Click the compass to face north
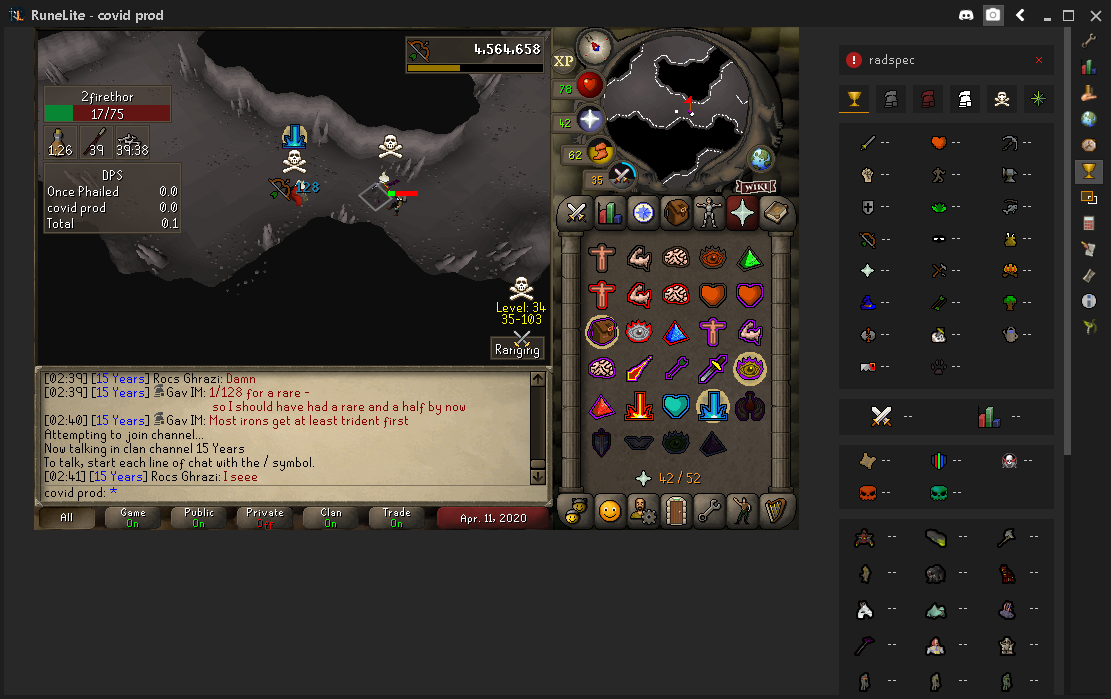 pos(594,45)
